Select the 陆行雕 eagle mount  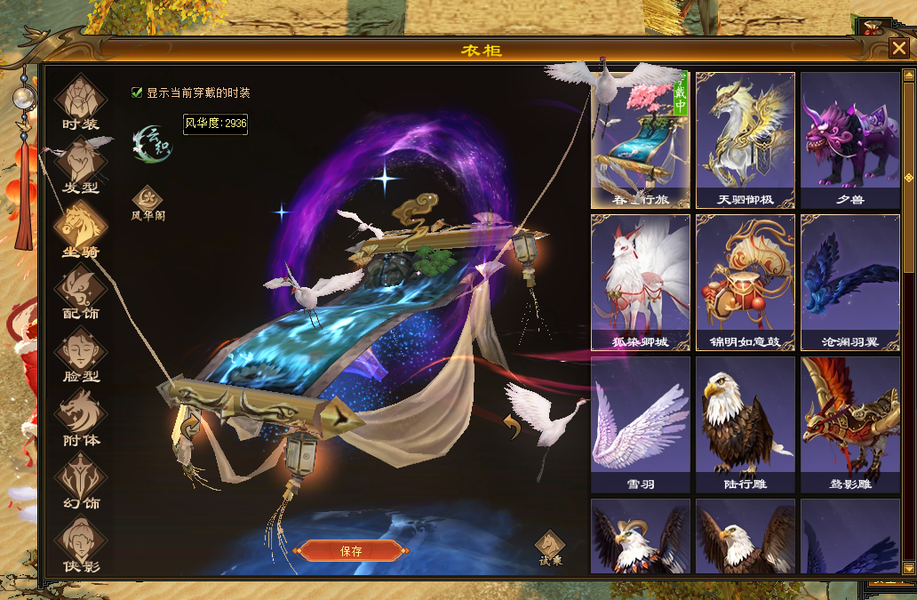click(x=745, y=424)
